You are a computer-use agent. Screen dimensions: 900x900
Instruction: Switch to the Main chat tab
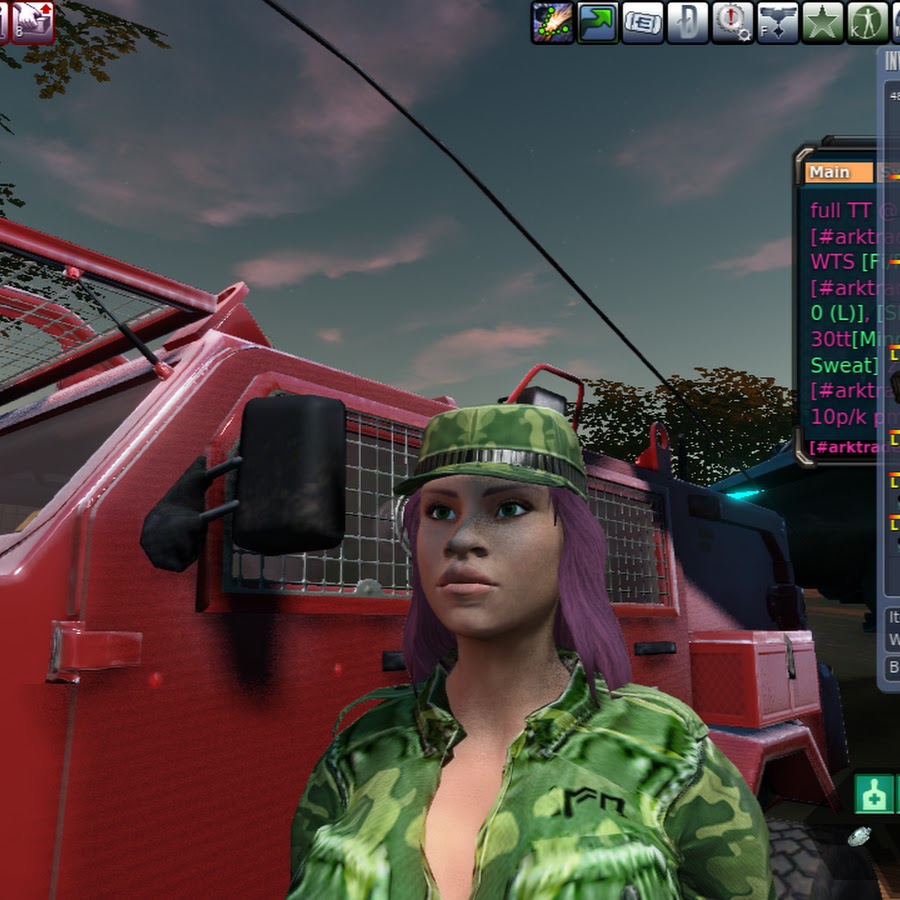(838, 172)
